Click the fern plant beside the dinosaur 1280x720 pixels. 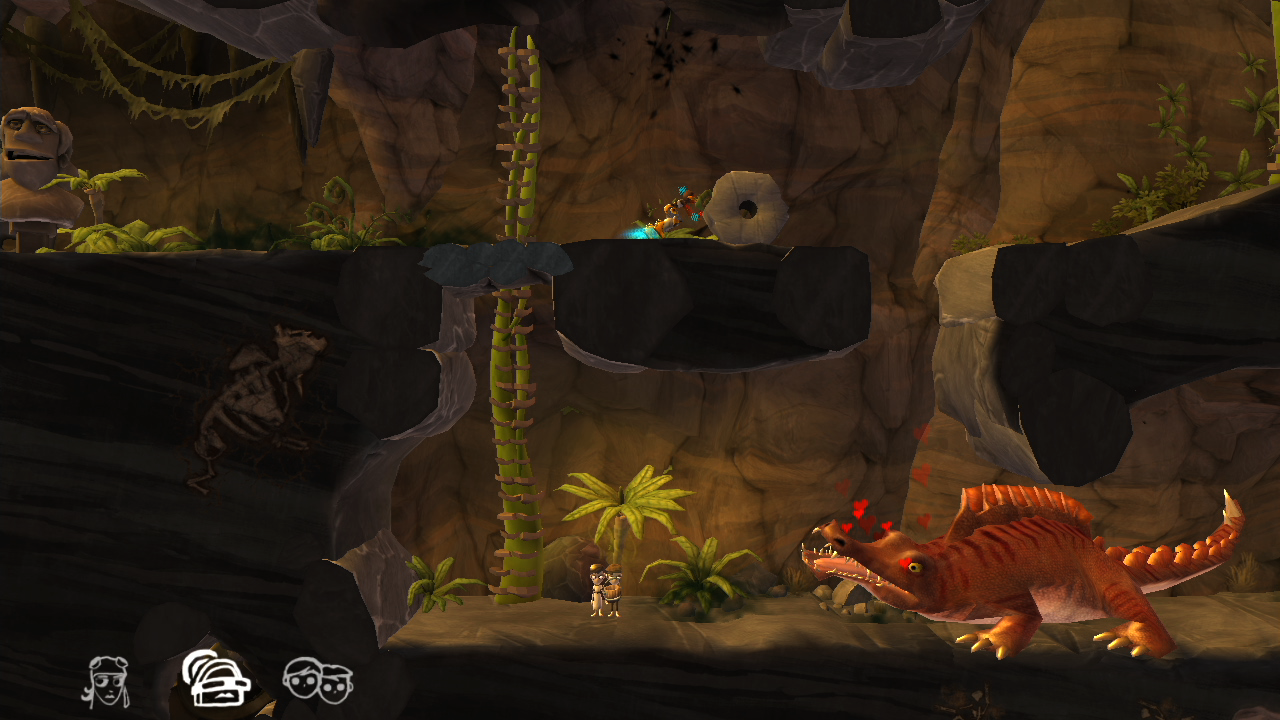click(700, 585)
